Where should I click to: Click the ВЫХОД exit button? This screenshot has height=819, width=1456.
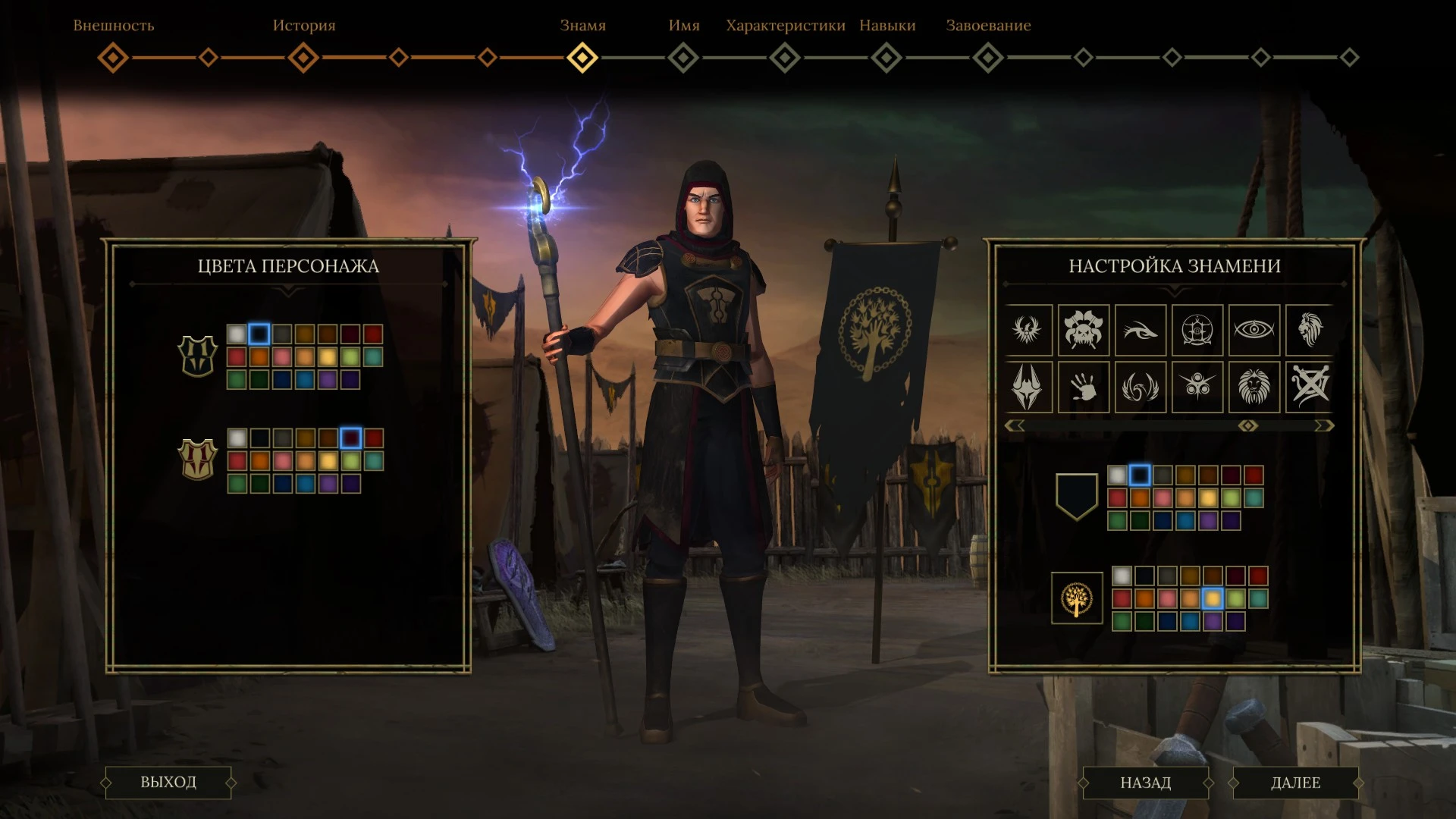pyautogui.click(x=168, y=783)
